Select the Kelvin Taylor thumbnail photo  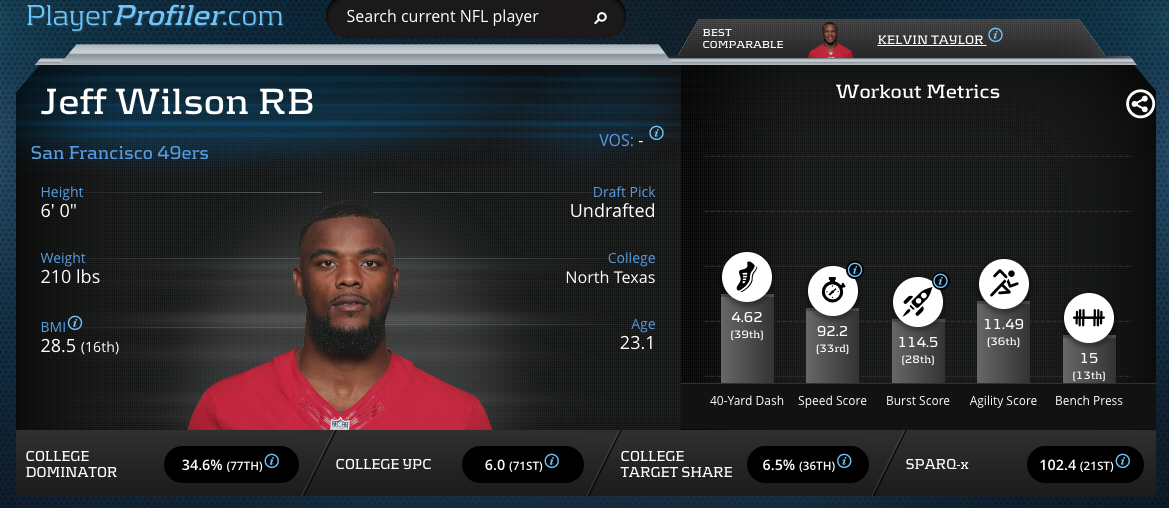[832, 38]
